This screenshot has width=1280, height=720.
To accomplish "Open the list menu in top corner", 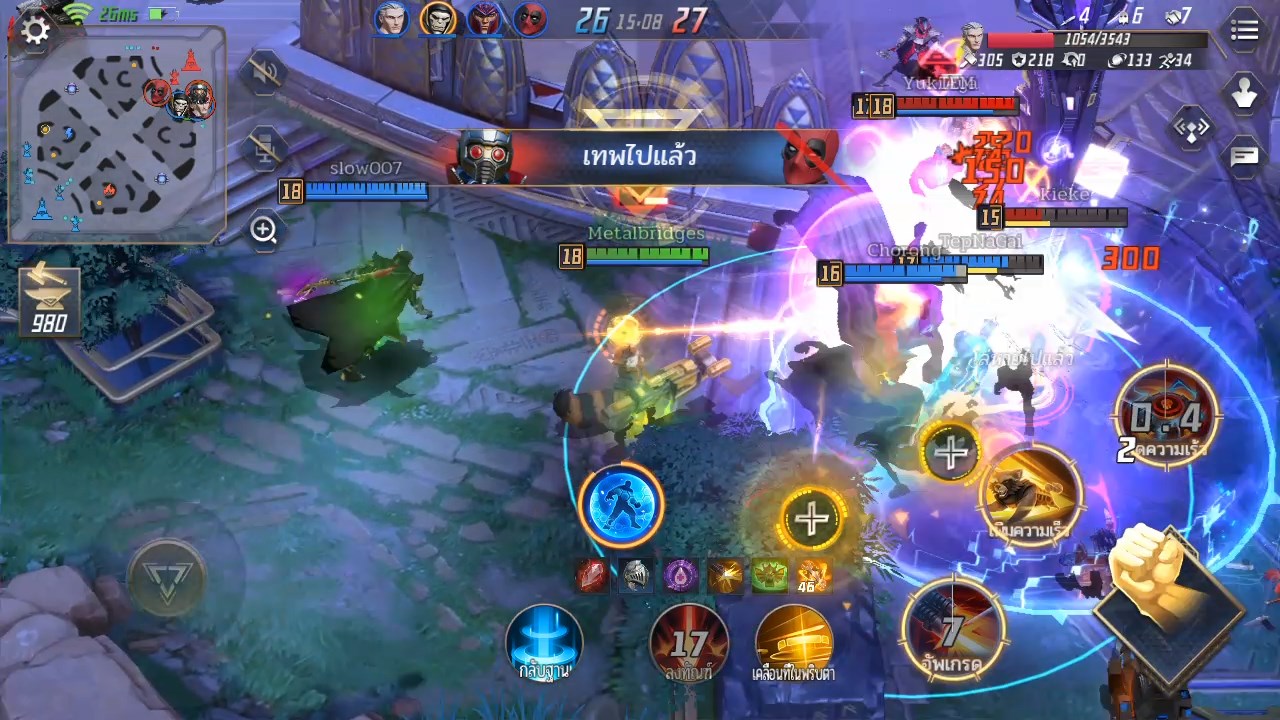I will 1244,31.
